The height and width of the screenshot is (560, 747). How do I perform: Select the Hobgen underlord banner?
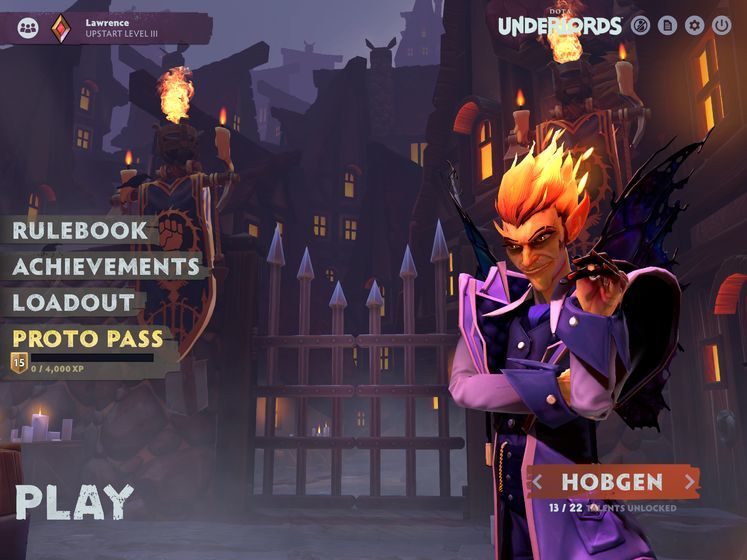click(612, 482)
